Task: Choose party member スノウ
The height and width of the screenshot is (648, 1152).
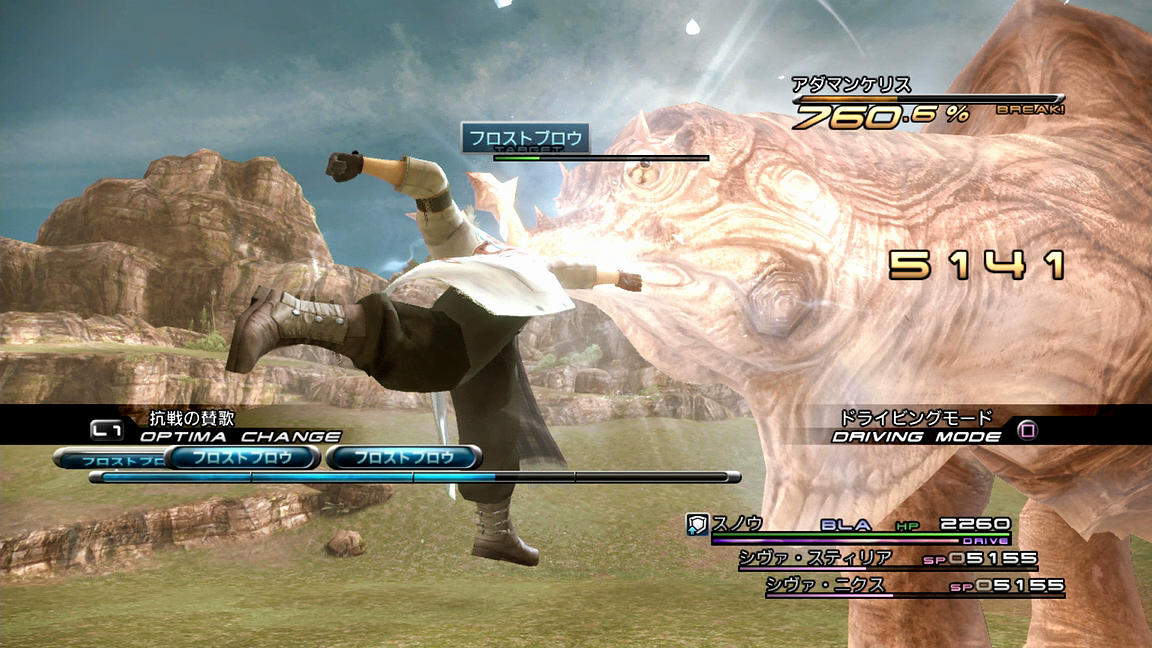Action: [x=739, y=524]
